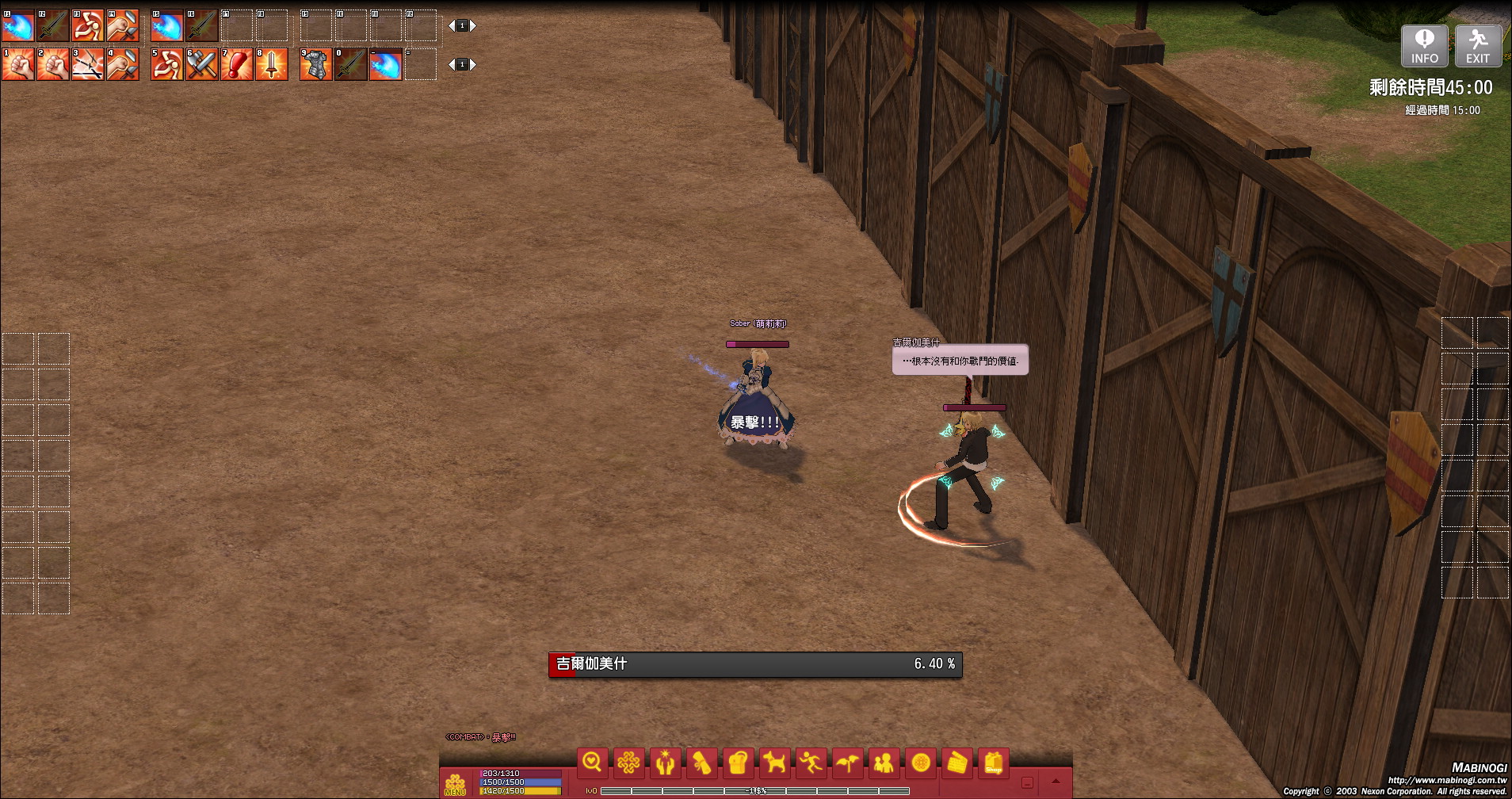Minimize the bottom menu bar

click(x=1027, y=782)
